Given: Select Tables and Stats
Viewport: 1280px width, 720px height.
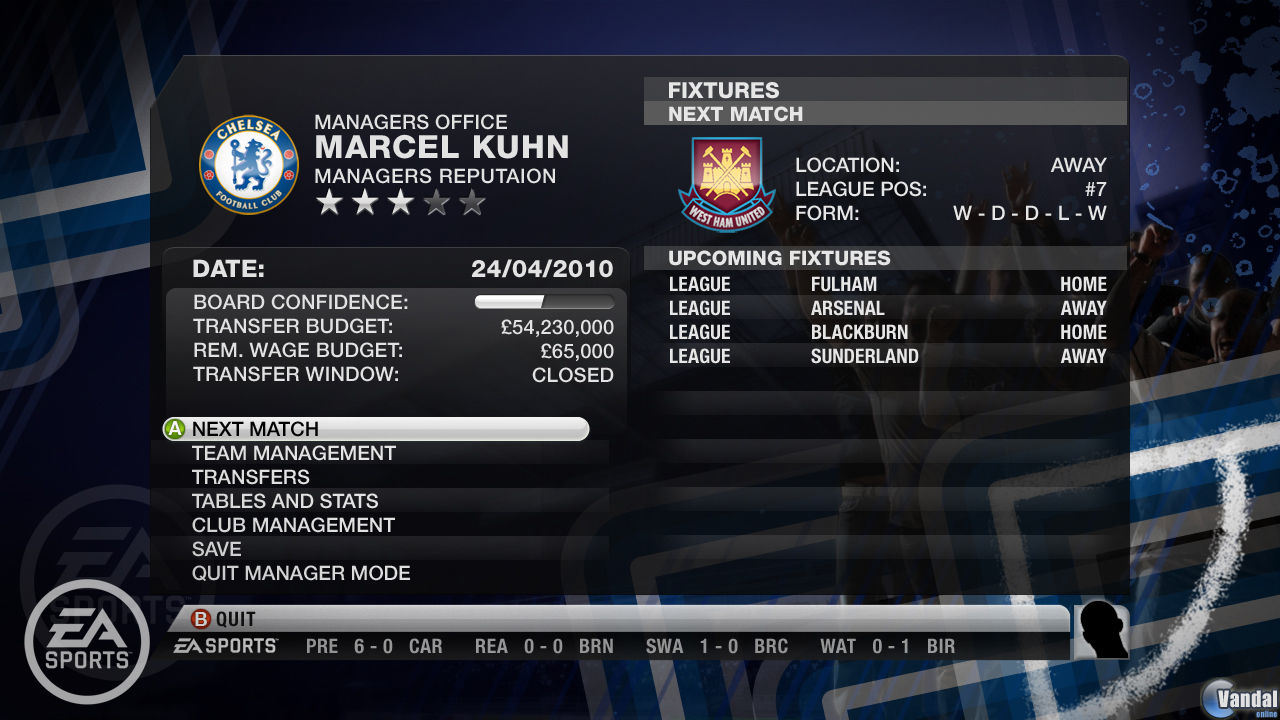Looking at the screenshot, I should [284, 501].
